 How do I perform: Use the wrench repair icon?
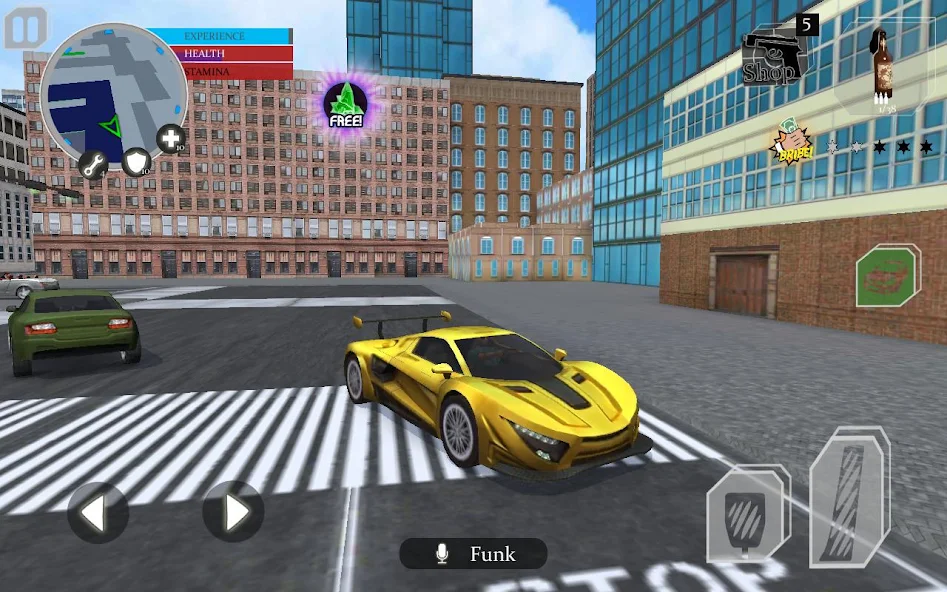[95, 165]
